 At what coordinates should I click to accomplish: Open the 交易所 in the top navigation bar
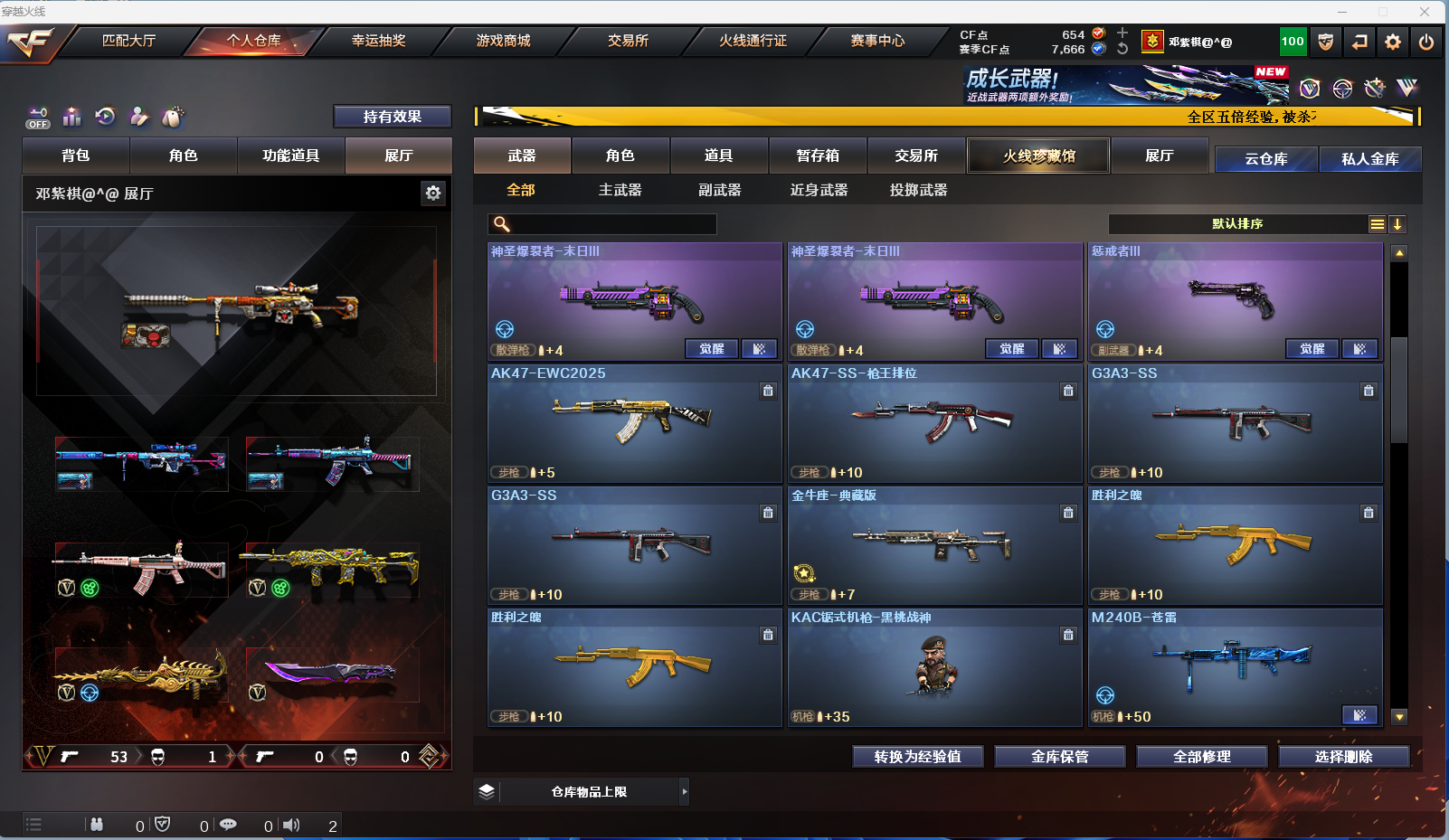click(628, 41)
